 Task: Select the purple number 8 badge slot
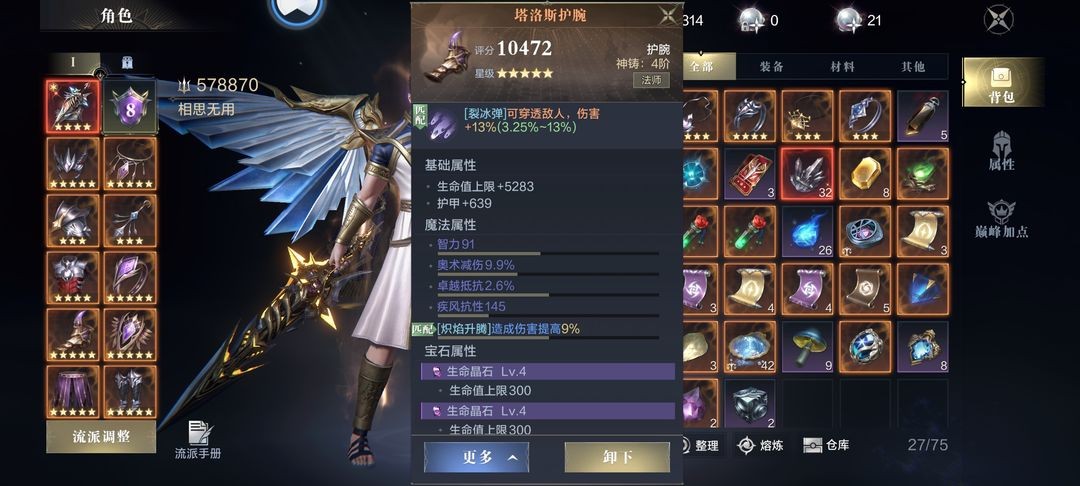coord(130,106)
